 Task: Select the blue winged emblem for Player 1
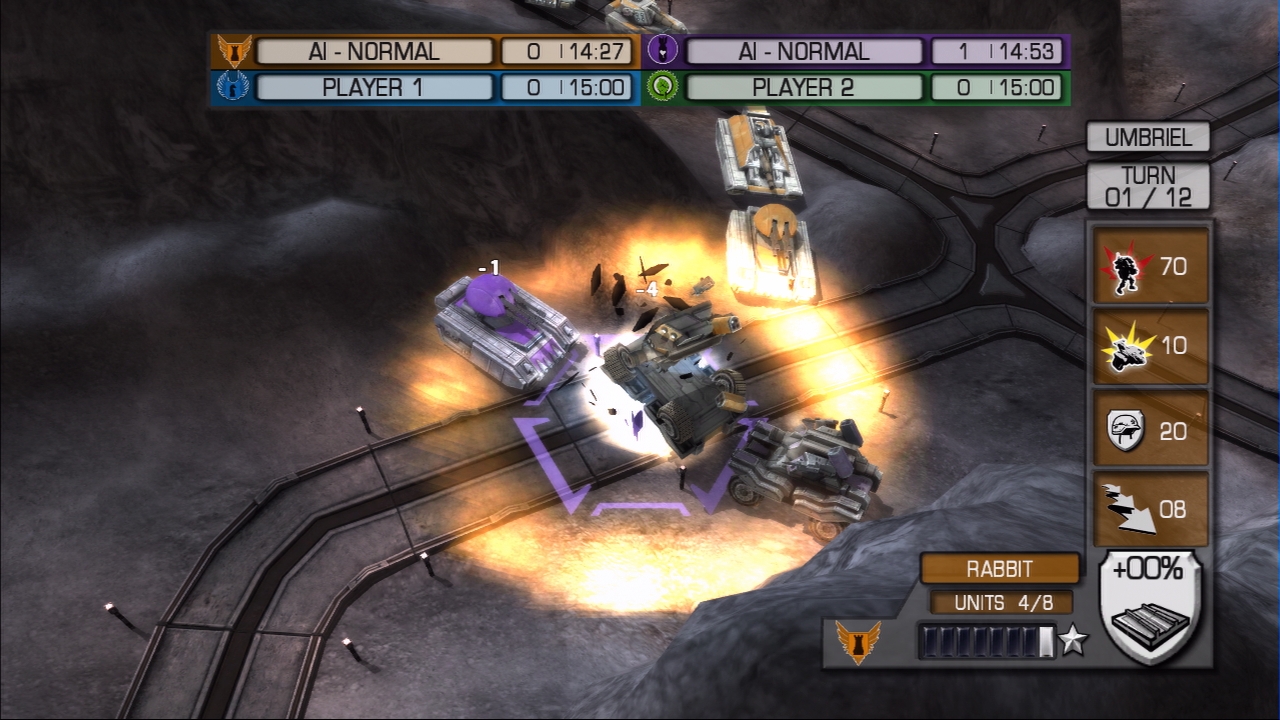pyautogui.click(x=232, y=88)
